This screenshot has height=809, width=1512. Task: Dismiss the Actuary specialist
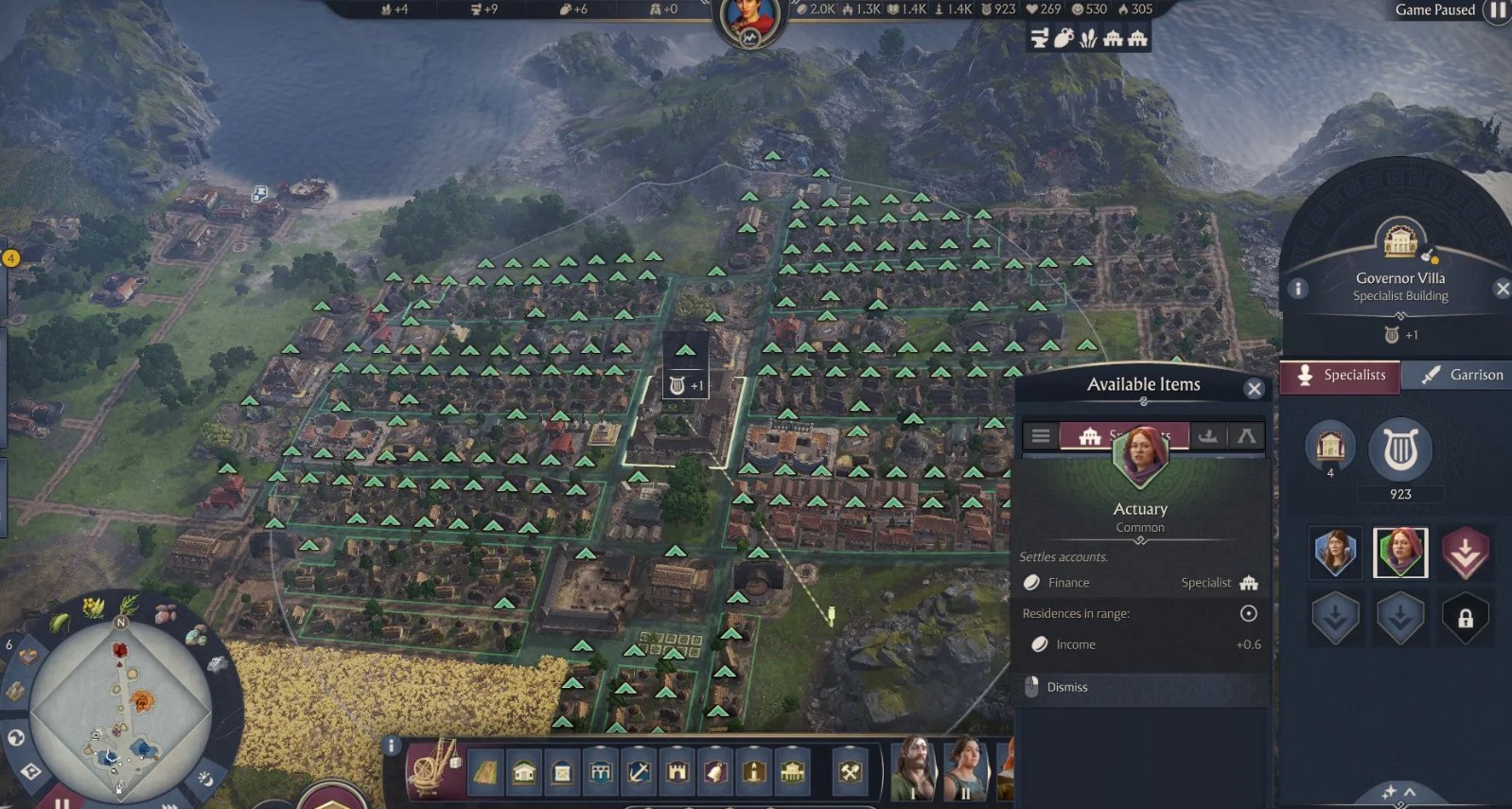tap(1066, 687)
